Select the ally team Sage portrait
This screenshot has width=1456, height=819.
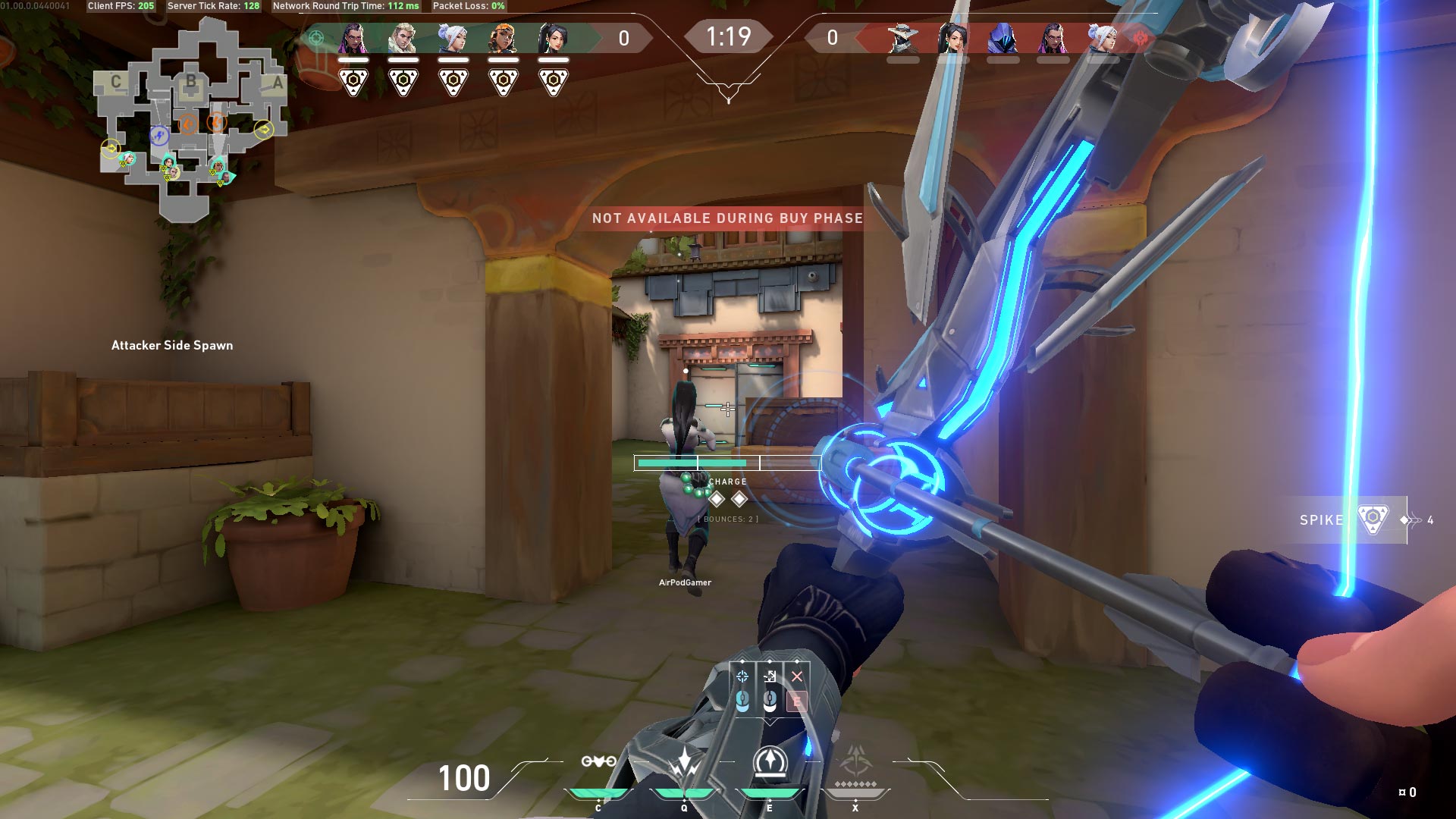pyautogui.click(x=553, y=38)
